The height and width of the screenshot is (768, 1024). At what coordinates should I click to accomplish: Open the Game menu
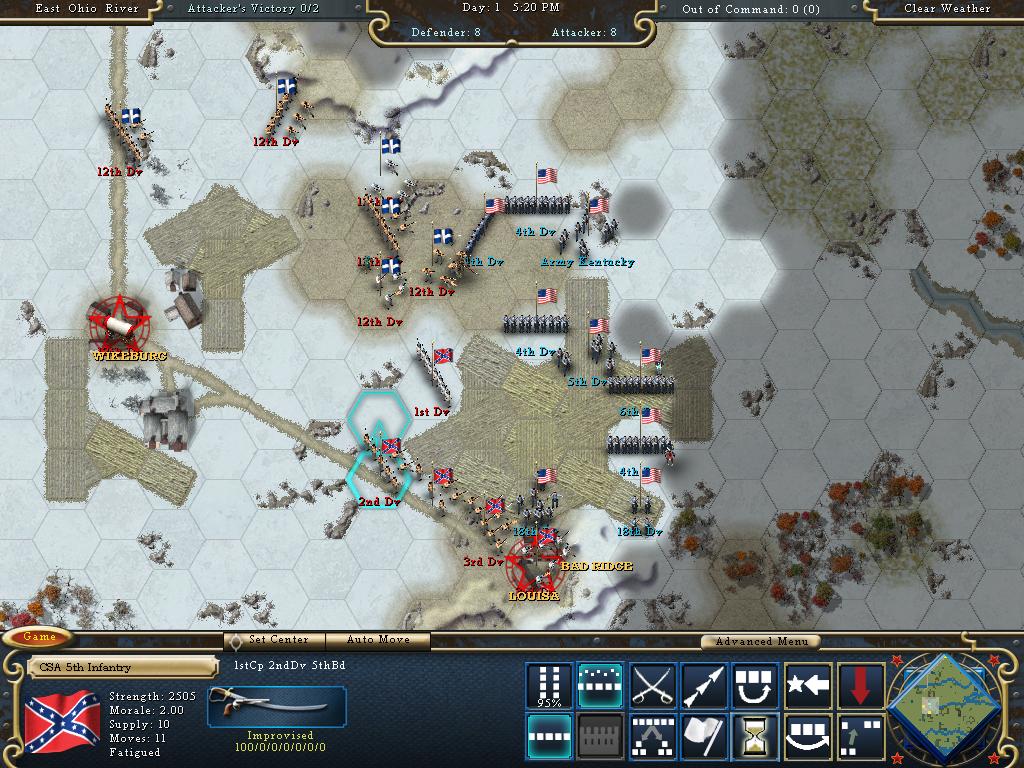click(40, 637)
